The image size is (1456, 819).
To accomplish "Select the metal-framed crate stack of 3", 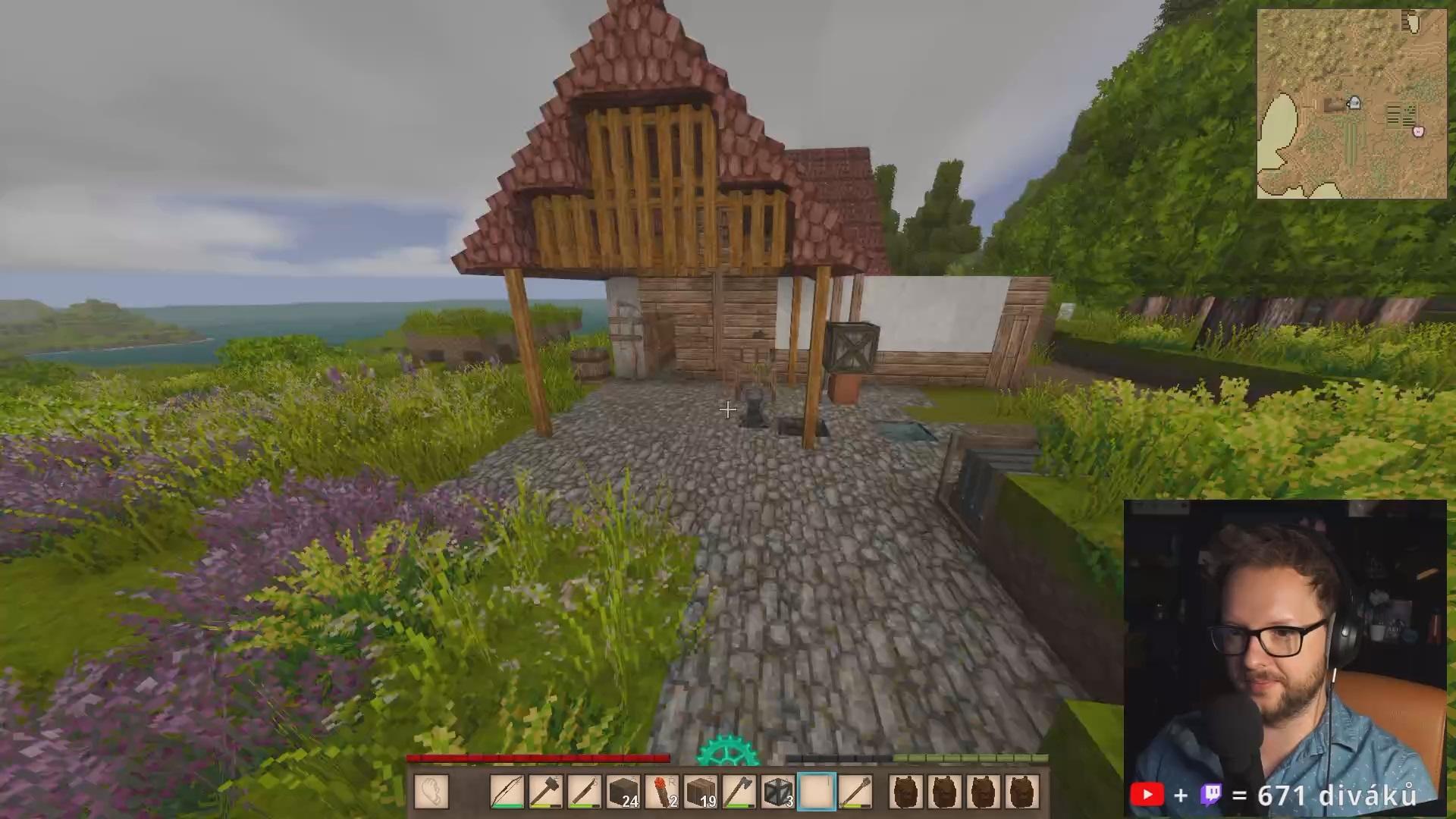I will pyautogui.click(x=777, y=792).
